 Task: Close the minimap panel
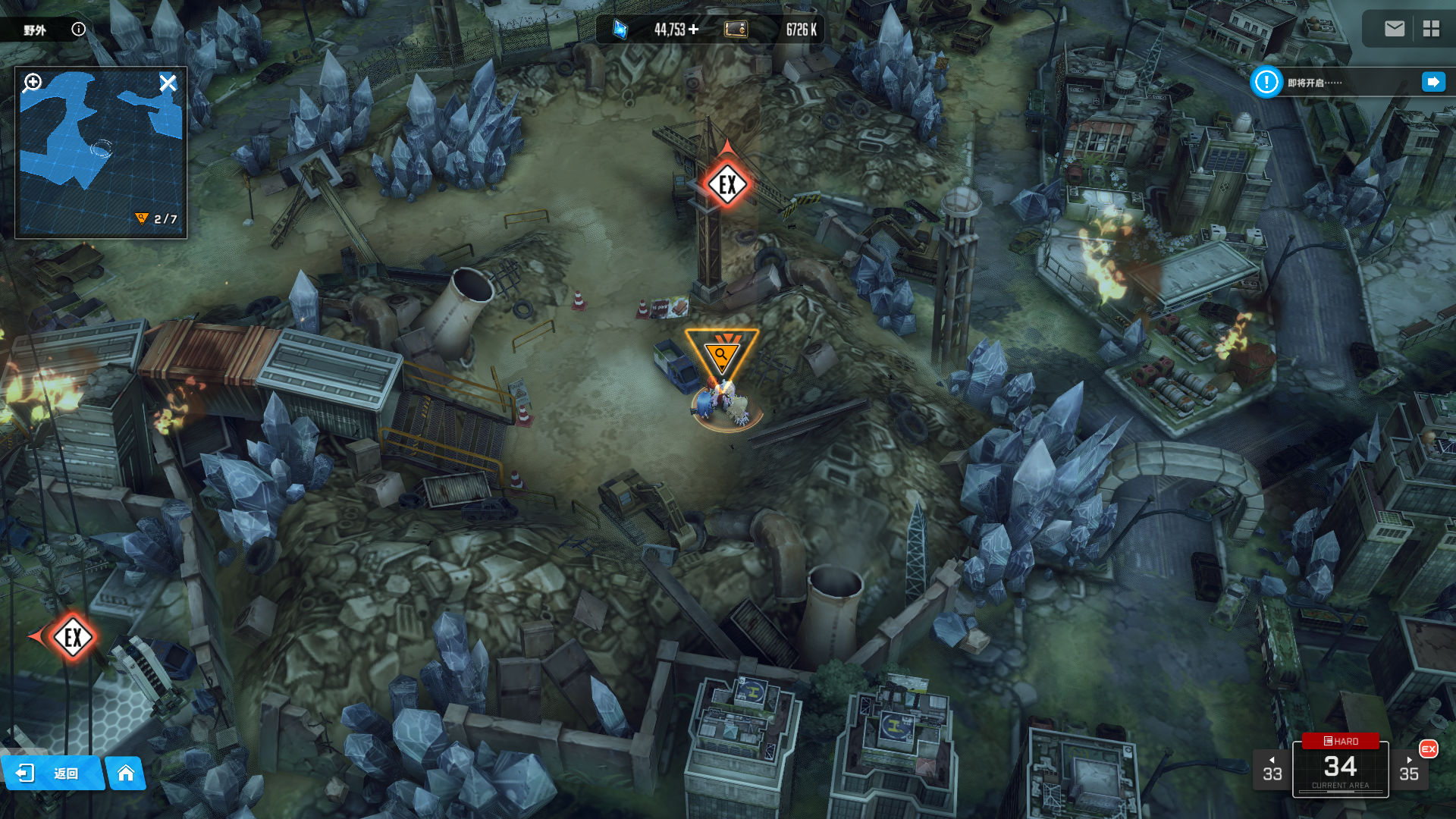[x=168, y=83]
